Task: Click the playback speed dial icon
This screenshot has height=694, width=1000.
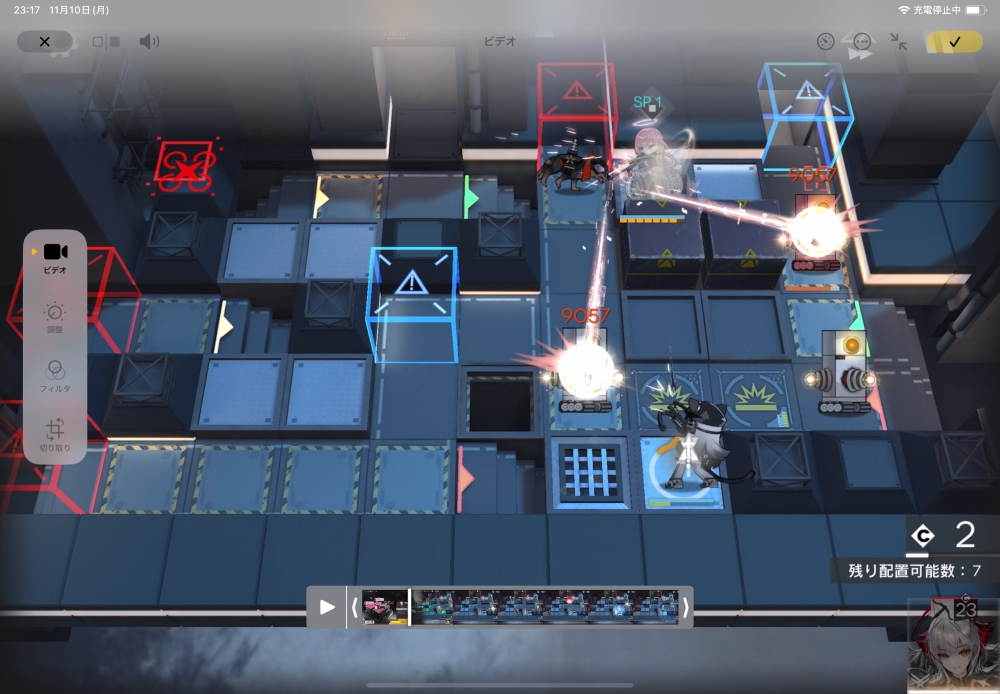Action: point(825,42)
